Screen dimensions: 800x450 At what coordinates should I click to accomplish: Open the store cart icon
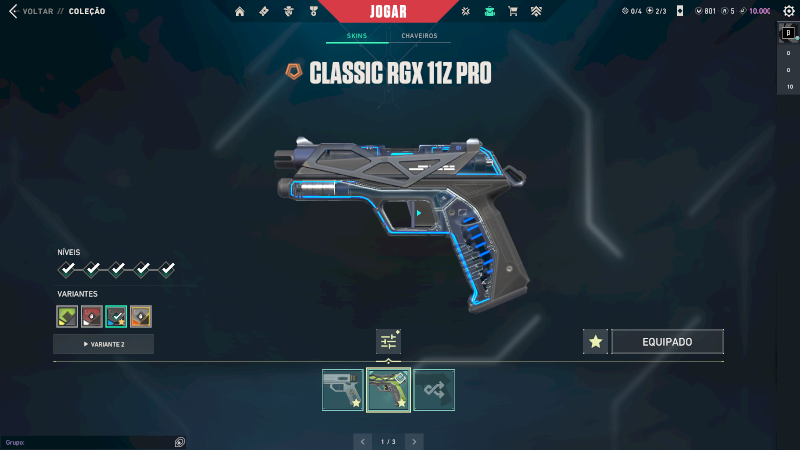tap(513, 11)
